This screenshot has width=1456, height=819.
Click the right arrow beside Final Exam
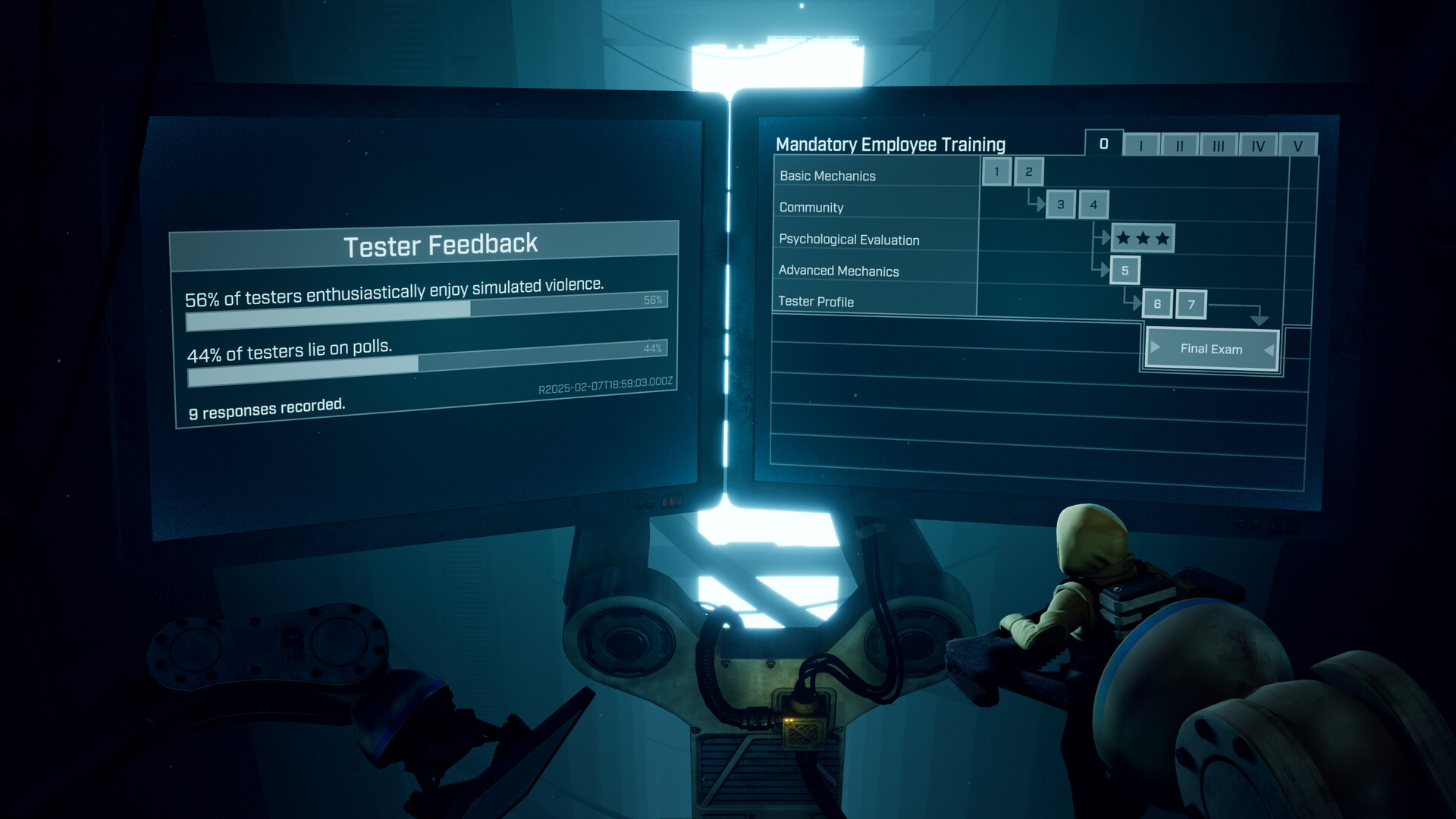1270,348
